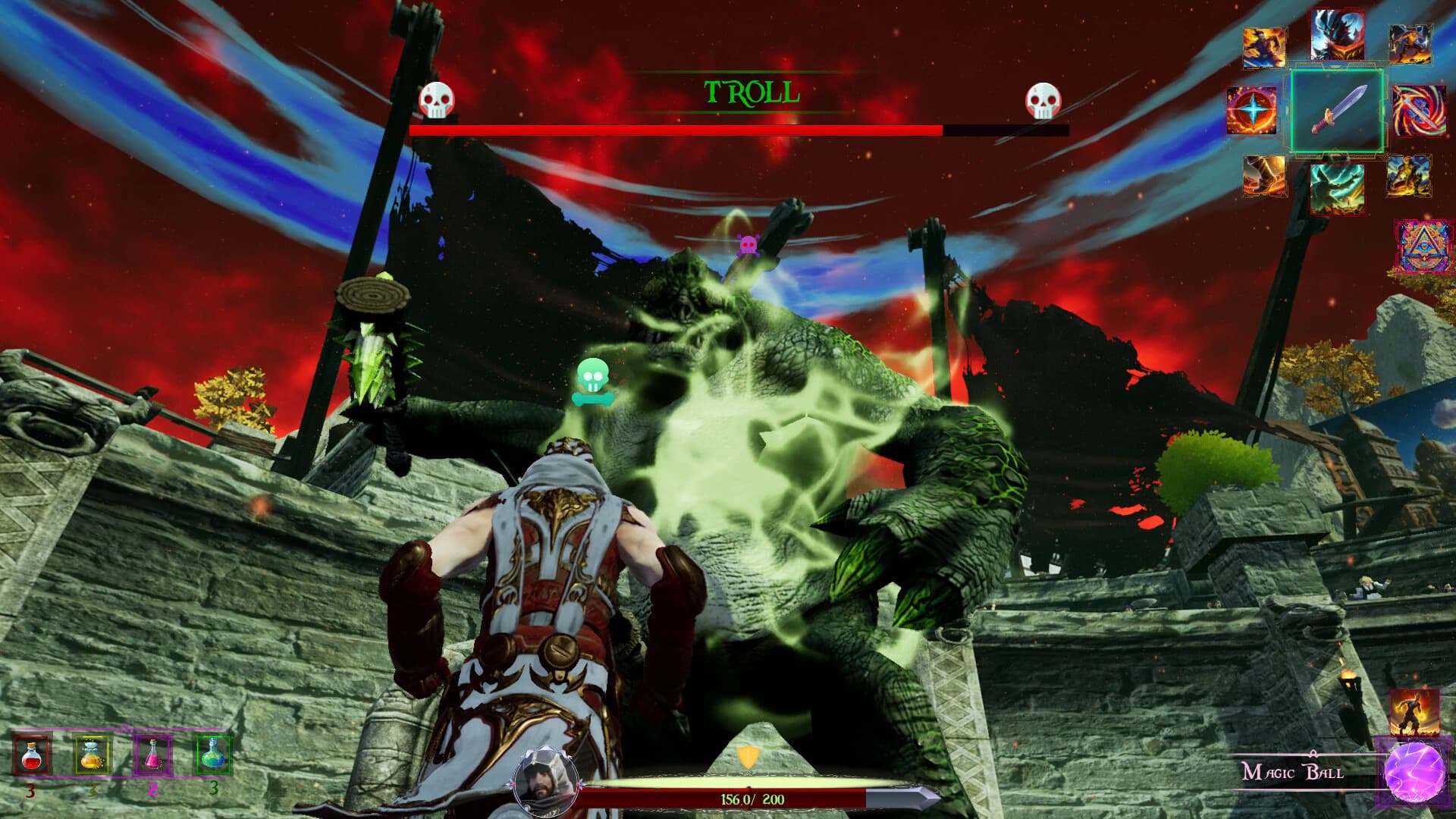Select the pyramid eye ability icon

1424,246
